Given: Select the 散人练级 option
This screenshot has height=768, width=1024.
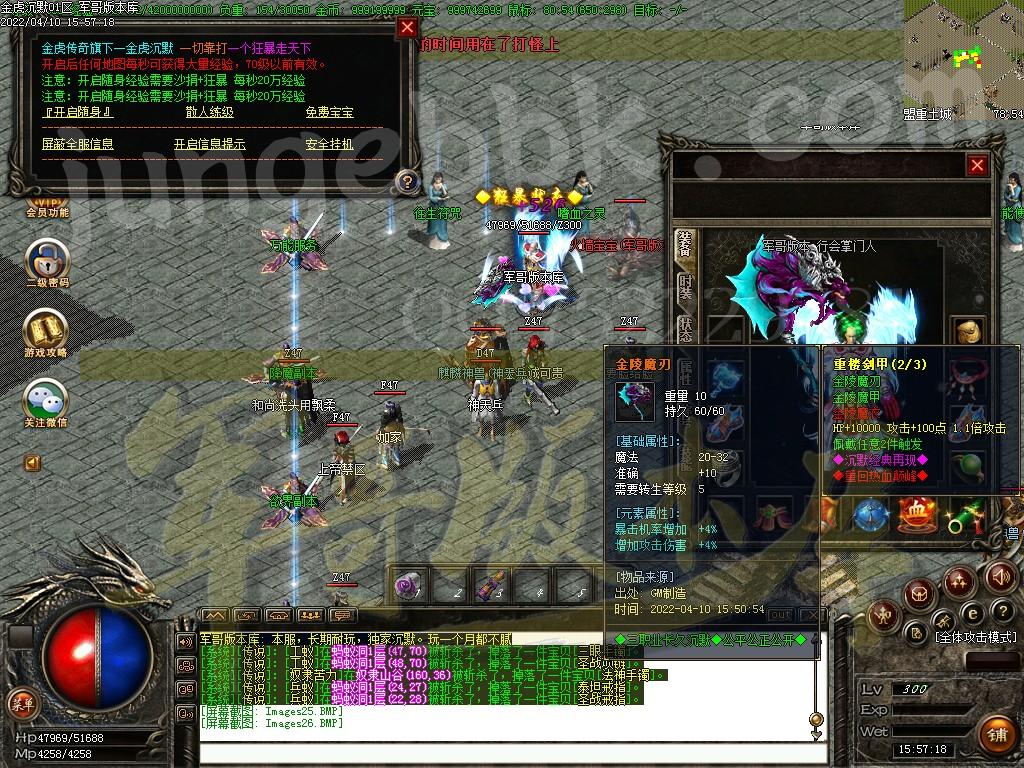Looking at the screenshot, I should point(209,113).
